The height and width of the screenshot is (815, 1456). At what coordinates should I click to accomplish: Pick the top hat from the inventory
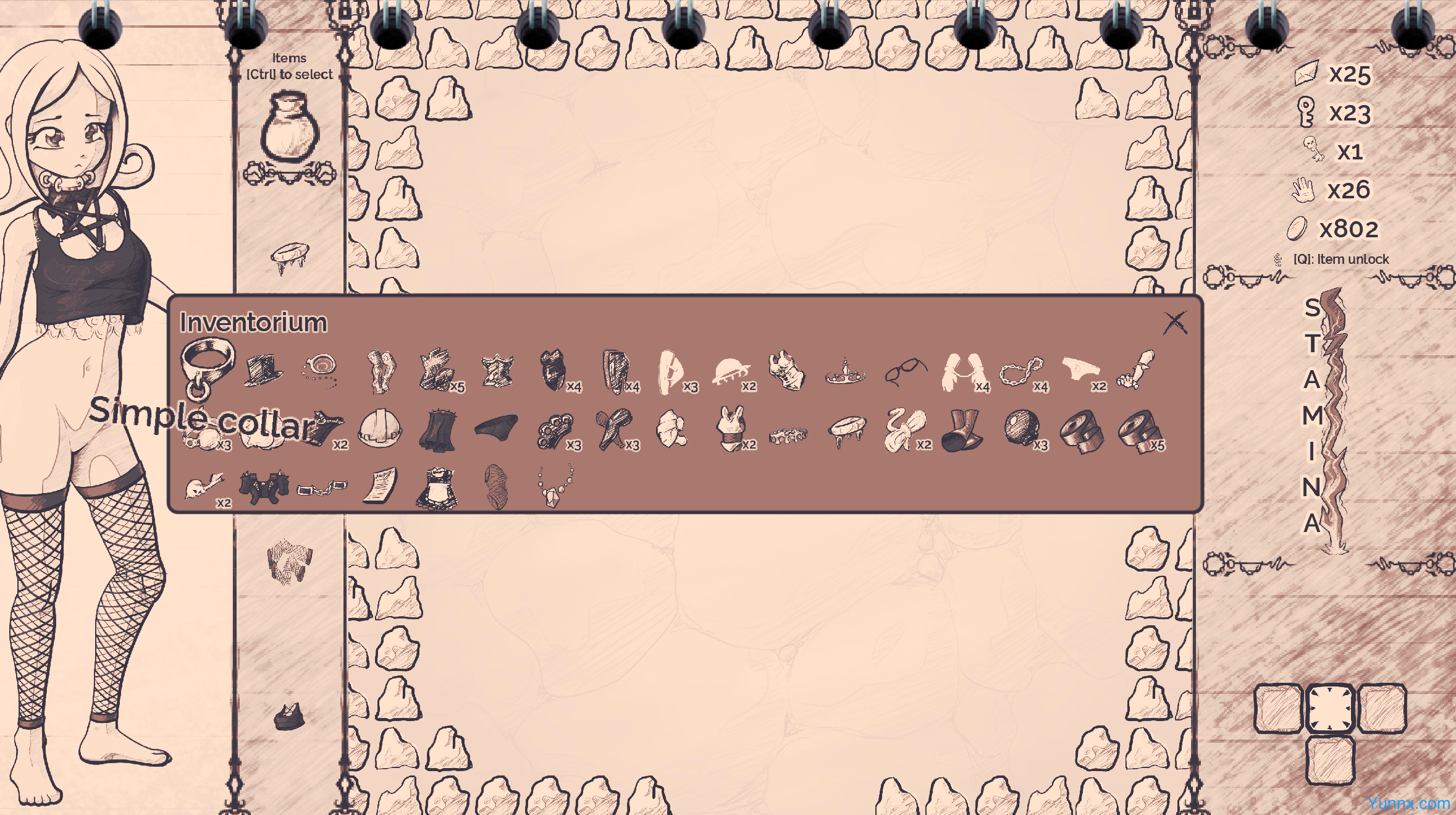263,371
